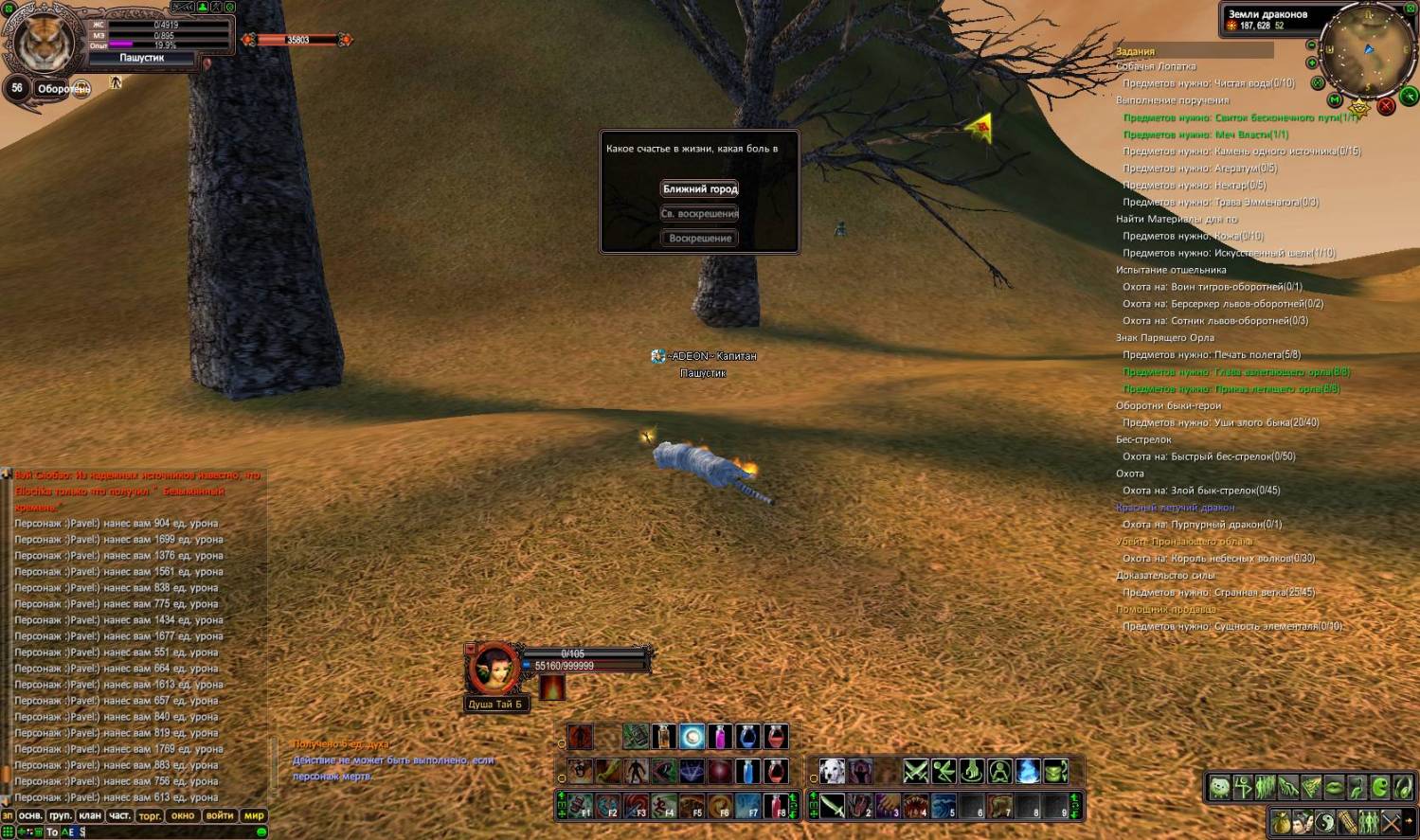Switch to the клан chat tab
This screenshot has height=840, width=1420.
tap(90, 815)
